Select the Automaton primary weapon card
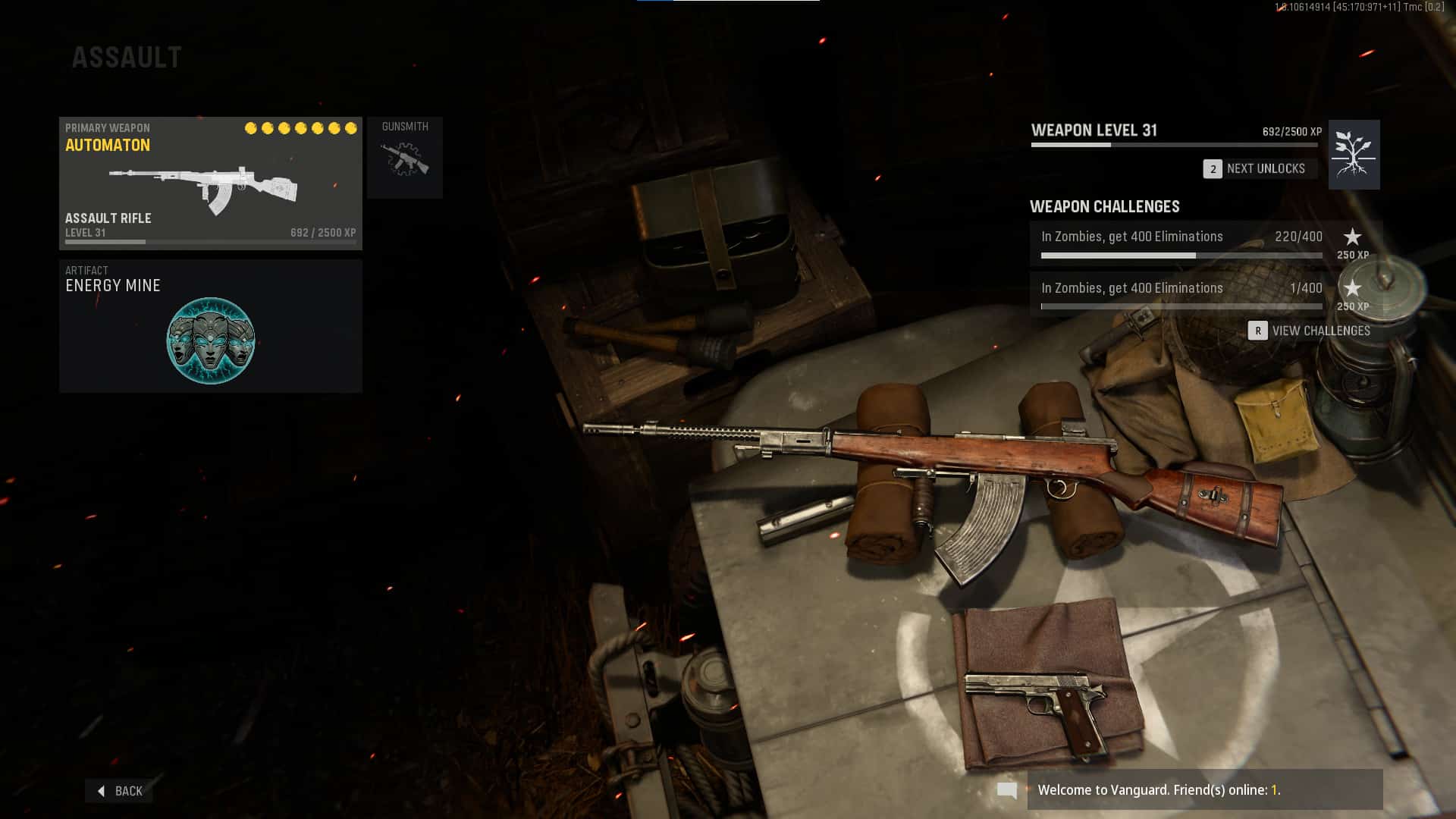The height and width of the screenshot is (819, 1456). 210,183
